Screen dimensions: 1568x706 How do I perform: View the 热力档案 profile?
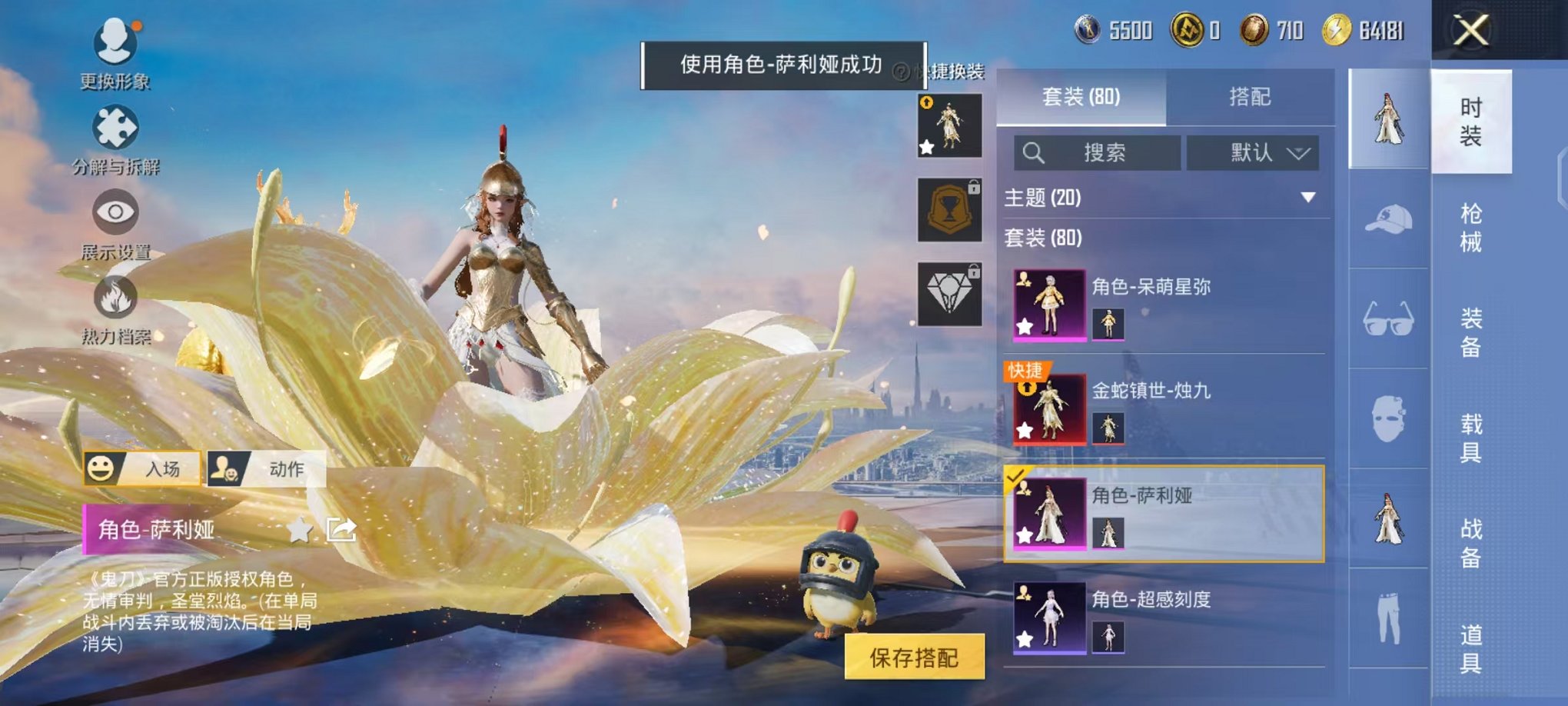click(x=115, y=307)
